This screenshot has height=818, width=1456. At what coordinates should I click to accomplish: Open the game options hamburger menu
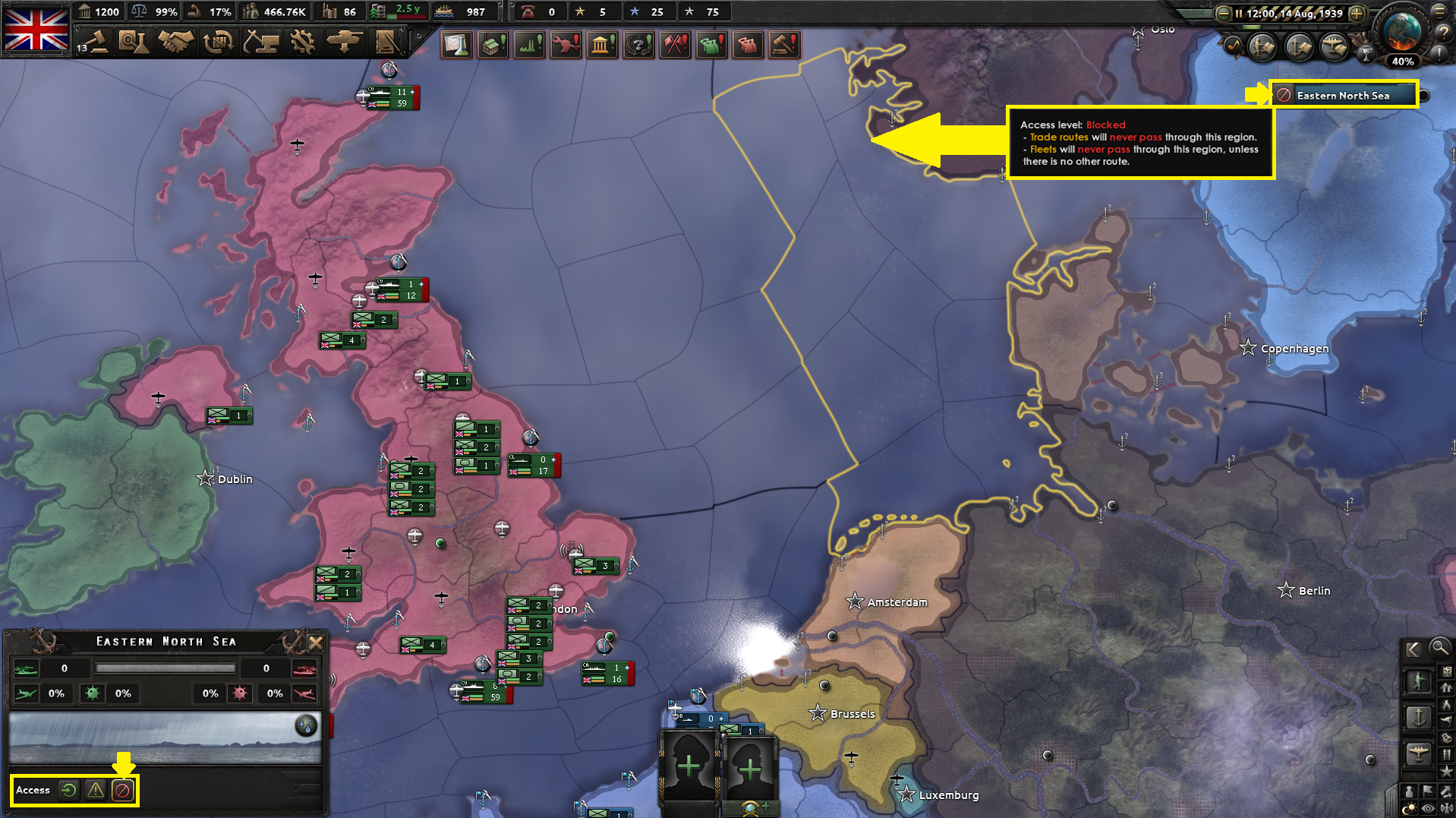[1441, 12]
